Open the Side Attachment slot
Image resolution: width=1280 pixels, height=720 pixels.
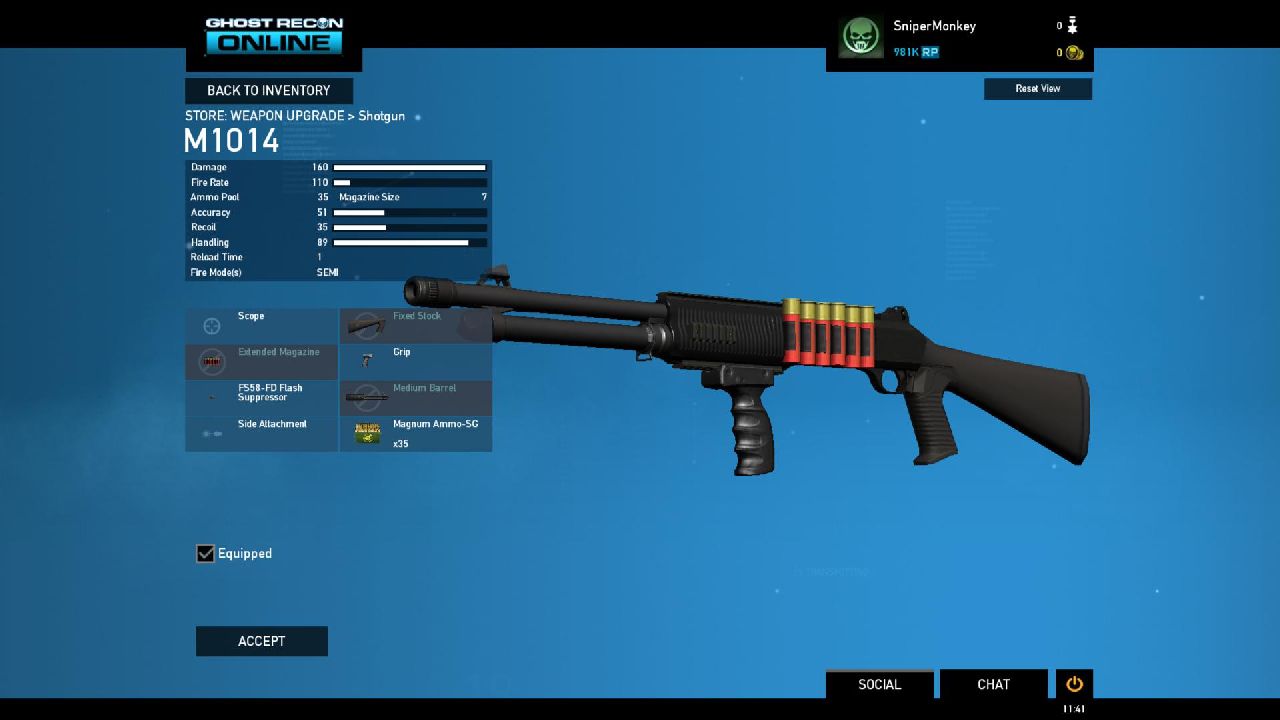pyautogui.click(x=262, y=433)
